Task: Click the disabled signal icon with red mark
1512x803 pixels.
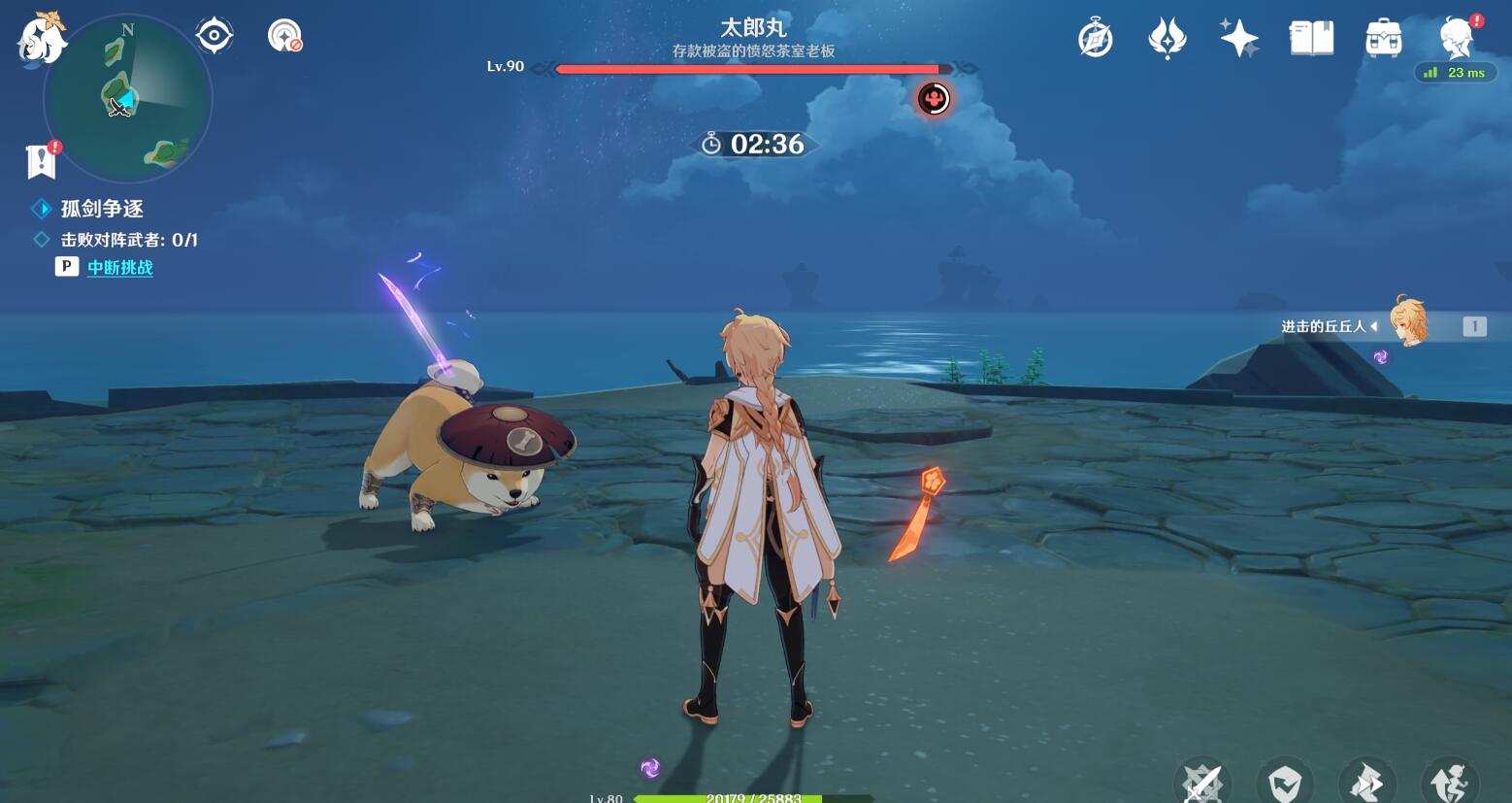Action: coord(284,36)
